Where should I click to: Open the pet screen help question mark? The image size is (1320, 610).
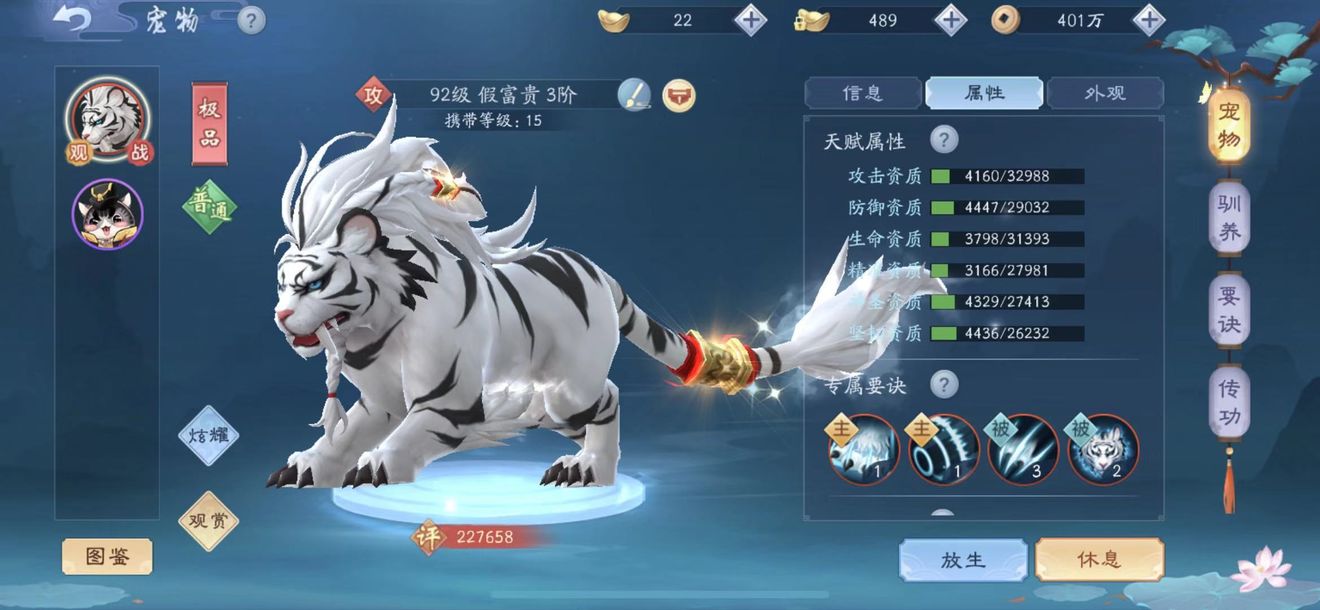click(x=251, y=19)
